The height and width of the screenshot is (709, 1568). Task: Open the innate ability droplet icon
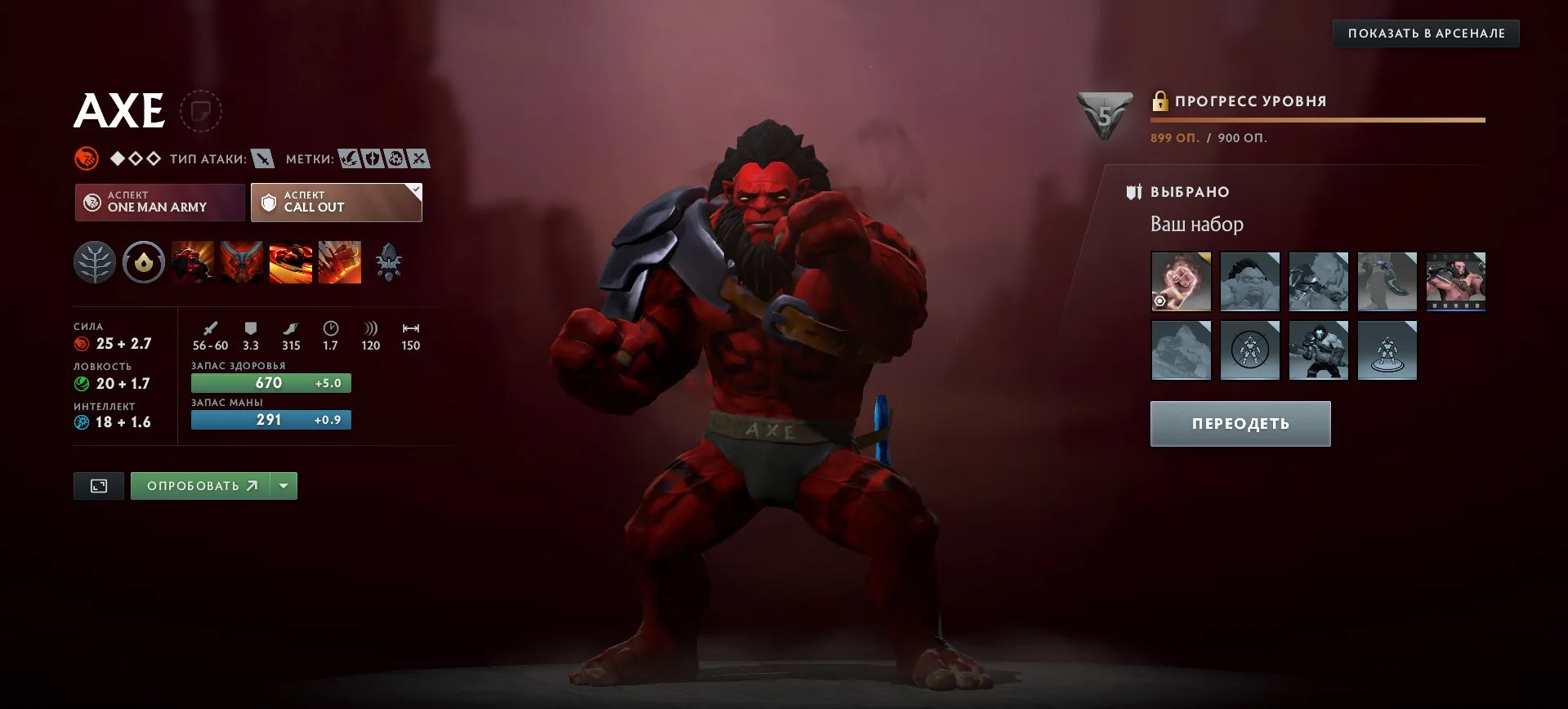[144, 262]
